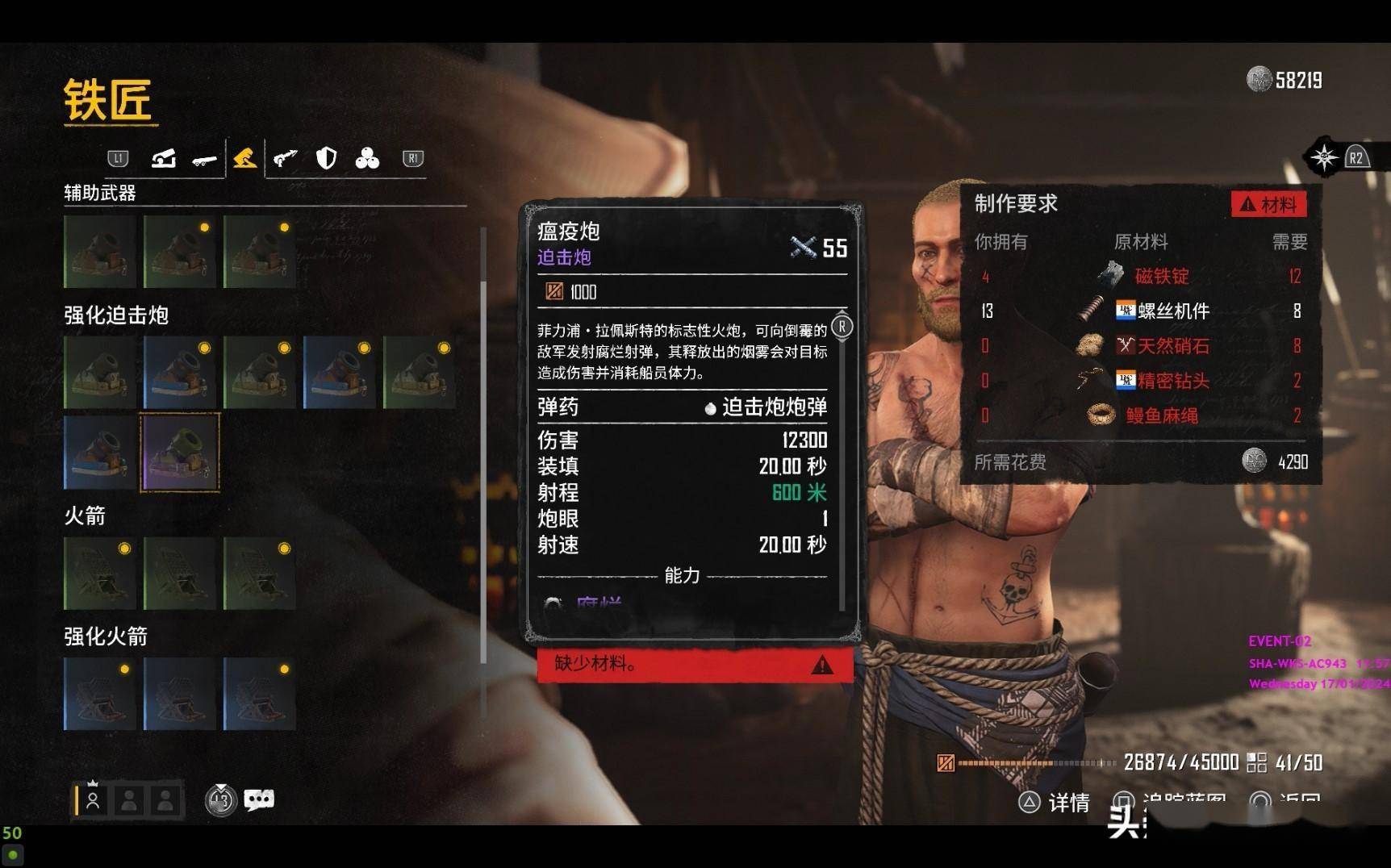The image size is (1391, 868).
Task: Select the first green mortar under 辅助武器
Action: tap(100, 252)
